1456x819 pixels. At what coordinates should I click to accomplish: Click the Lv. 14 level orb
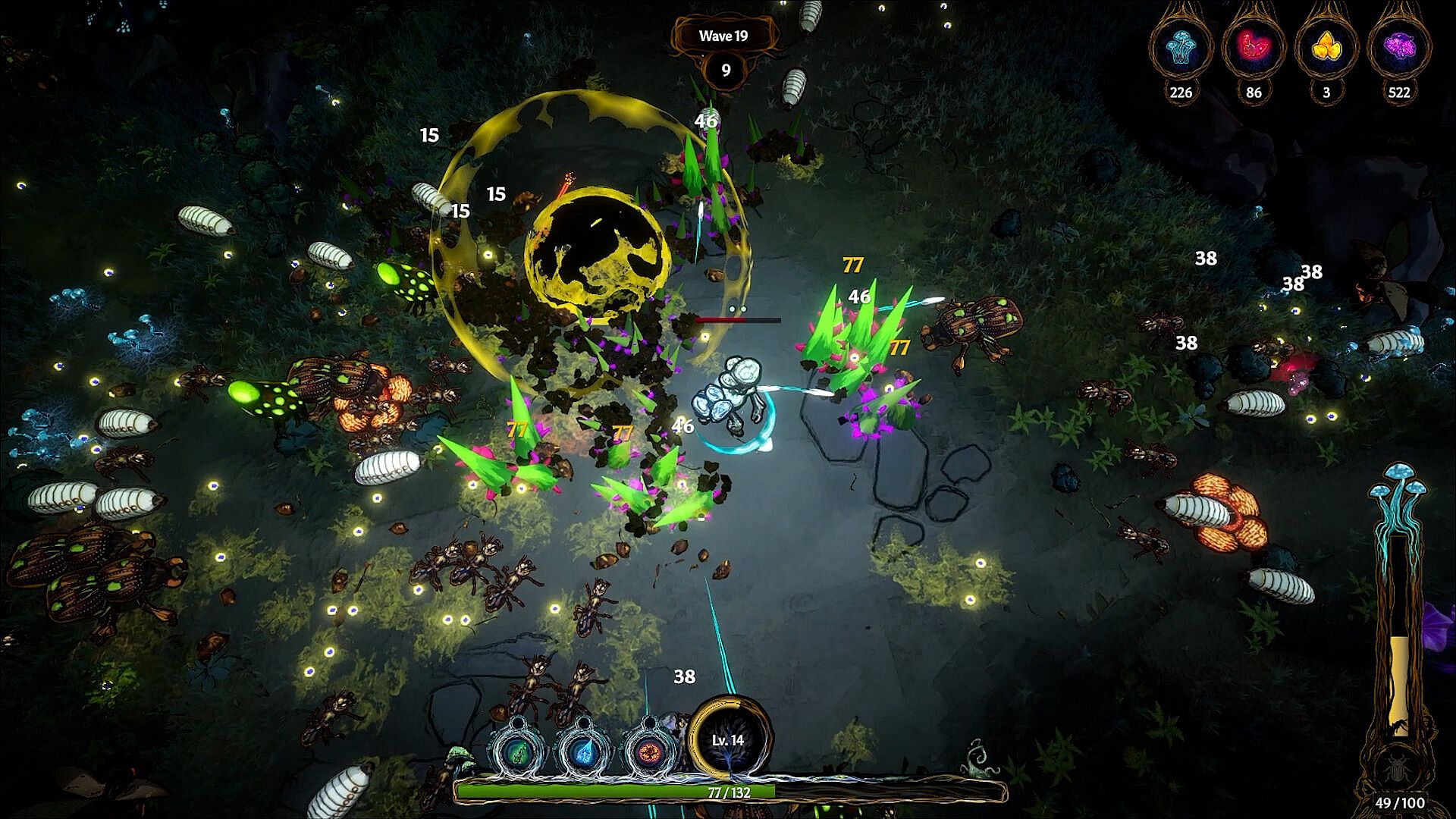pos(728,739)
